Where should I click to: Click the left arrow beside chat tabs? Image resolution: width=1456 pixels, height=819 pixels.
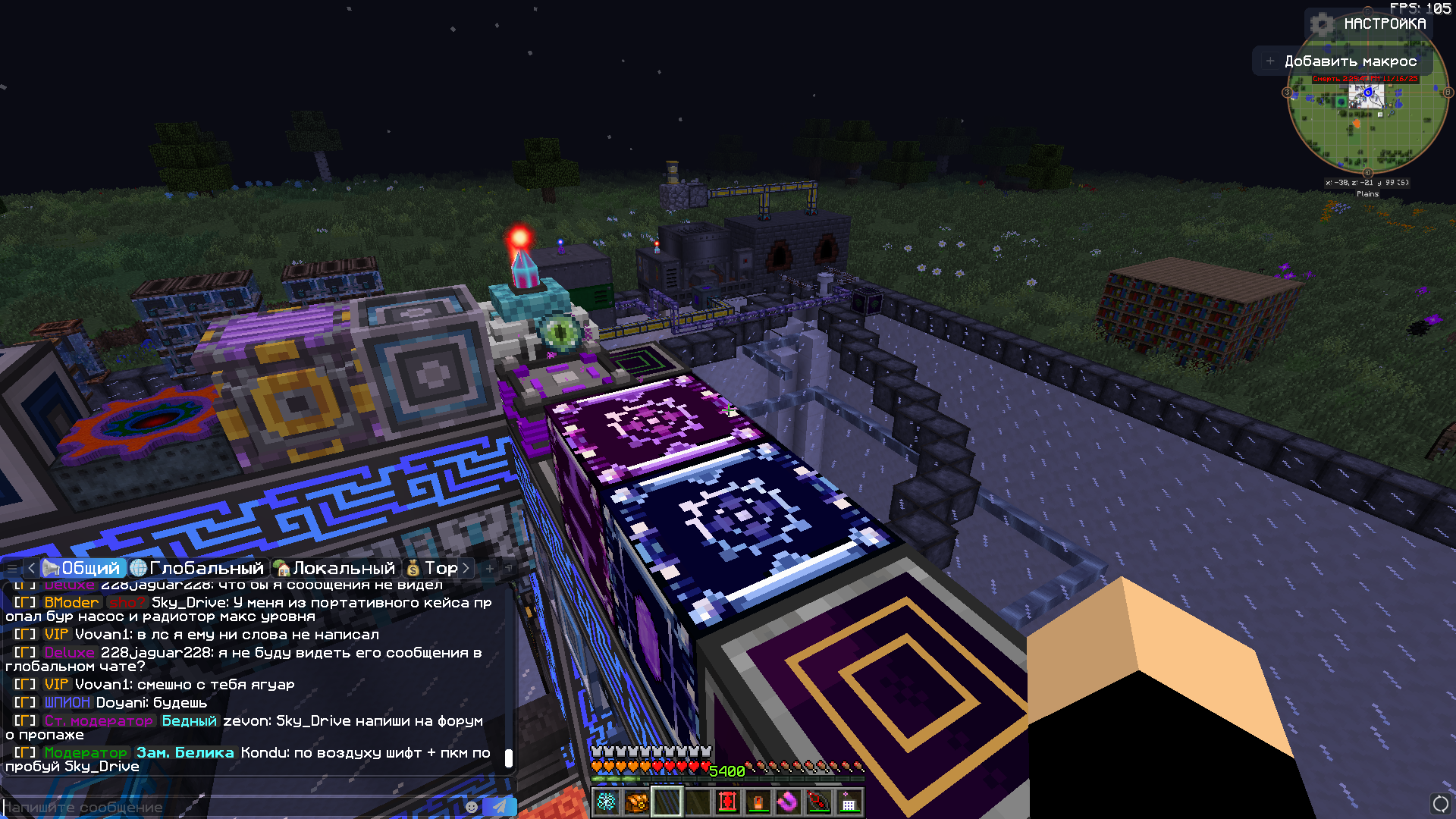click(31, 568)
